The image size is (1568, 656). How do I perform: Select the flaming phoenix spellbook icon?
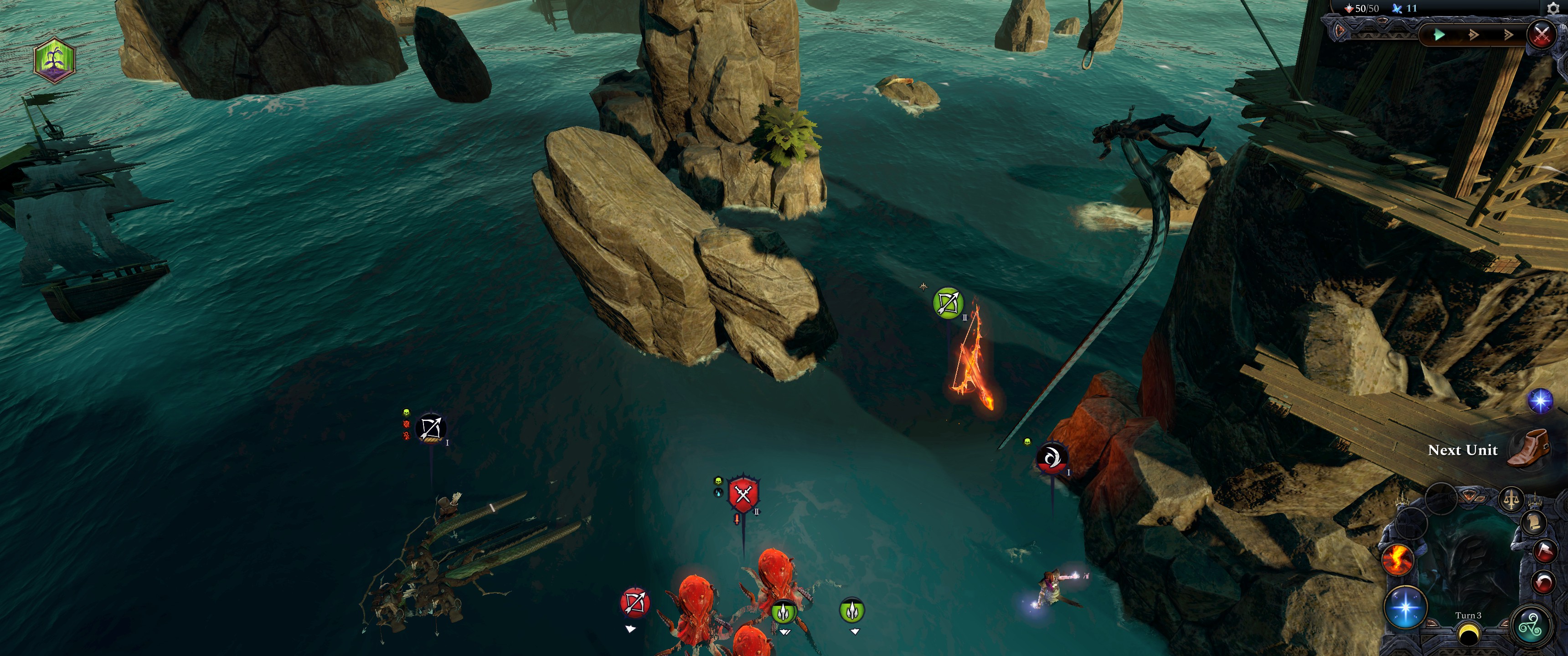point(1398,561)
